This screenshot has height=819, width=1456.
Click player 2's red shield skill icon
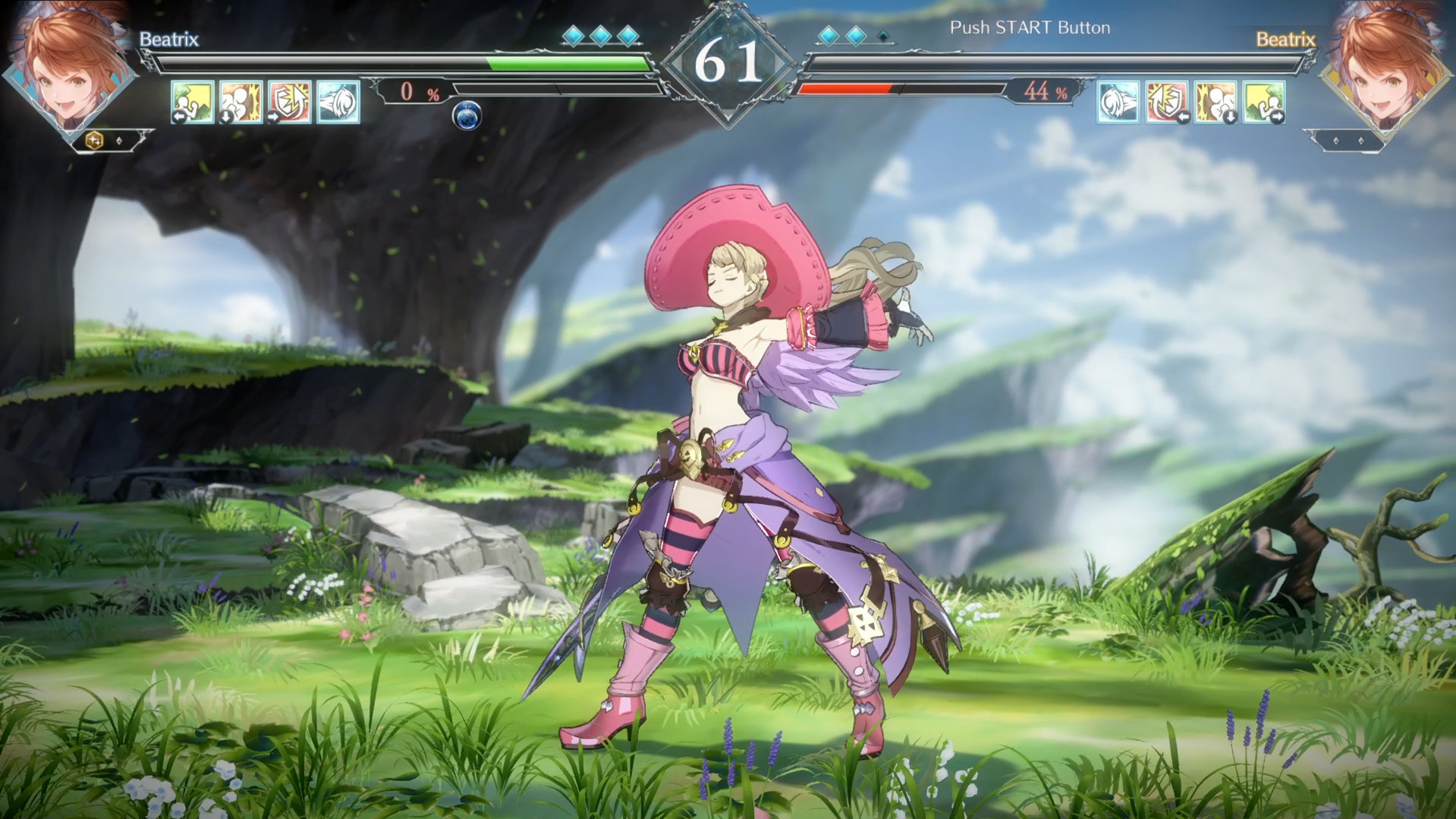click(1166, 101)
